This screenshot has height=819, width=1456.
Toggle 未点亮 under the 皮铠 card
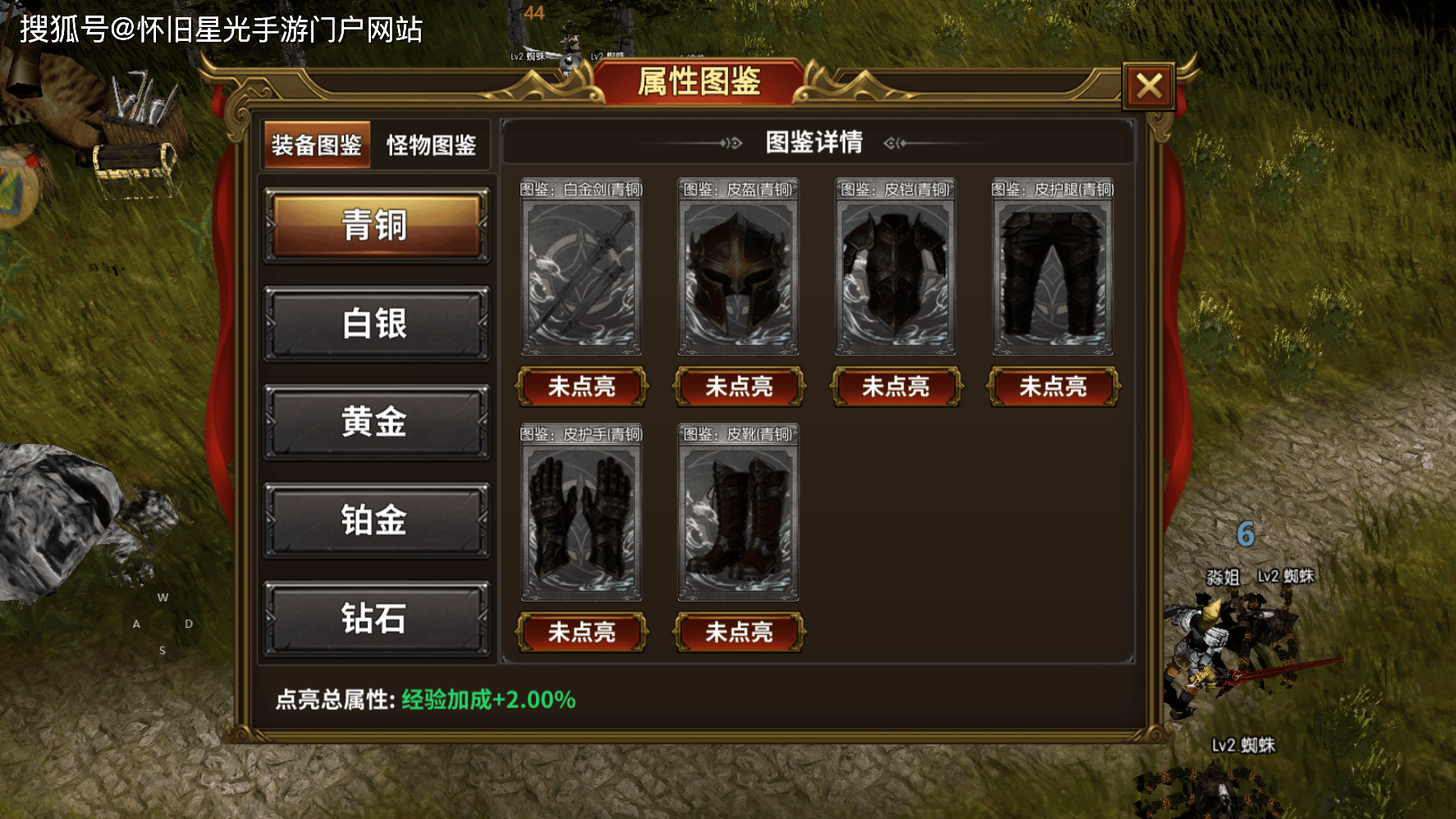pyautogui.click(x=894, y=387)
